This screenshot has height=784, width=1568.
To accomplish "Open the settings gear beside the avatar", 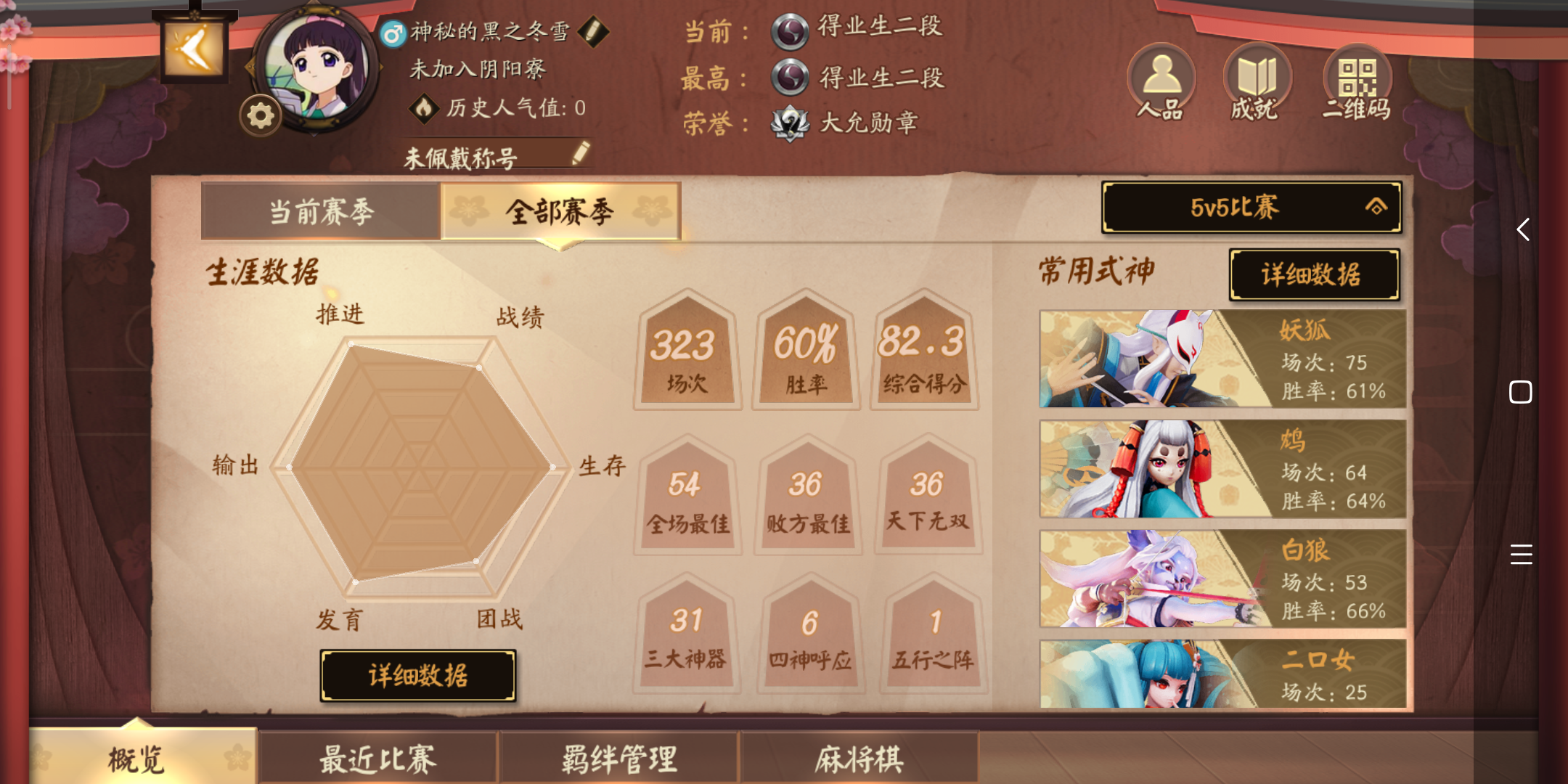I will 261,113.
